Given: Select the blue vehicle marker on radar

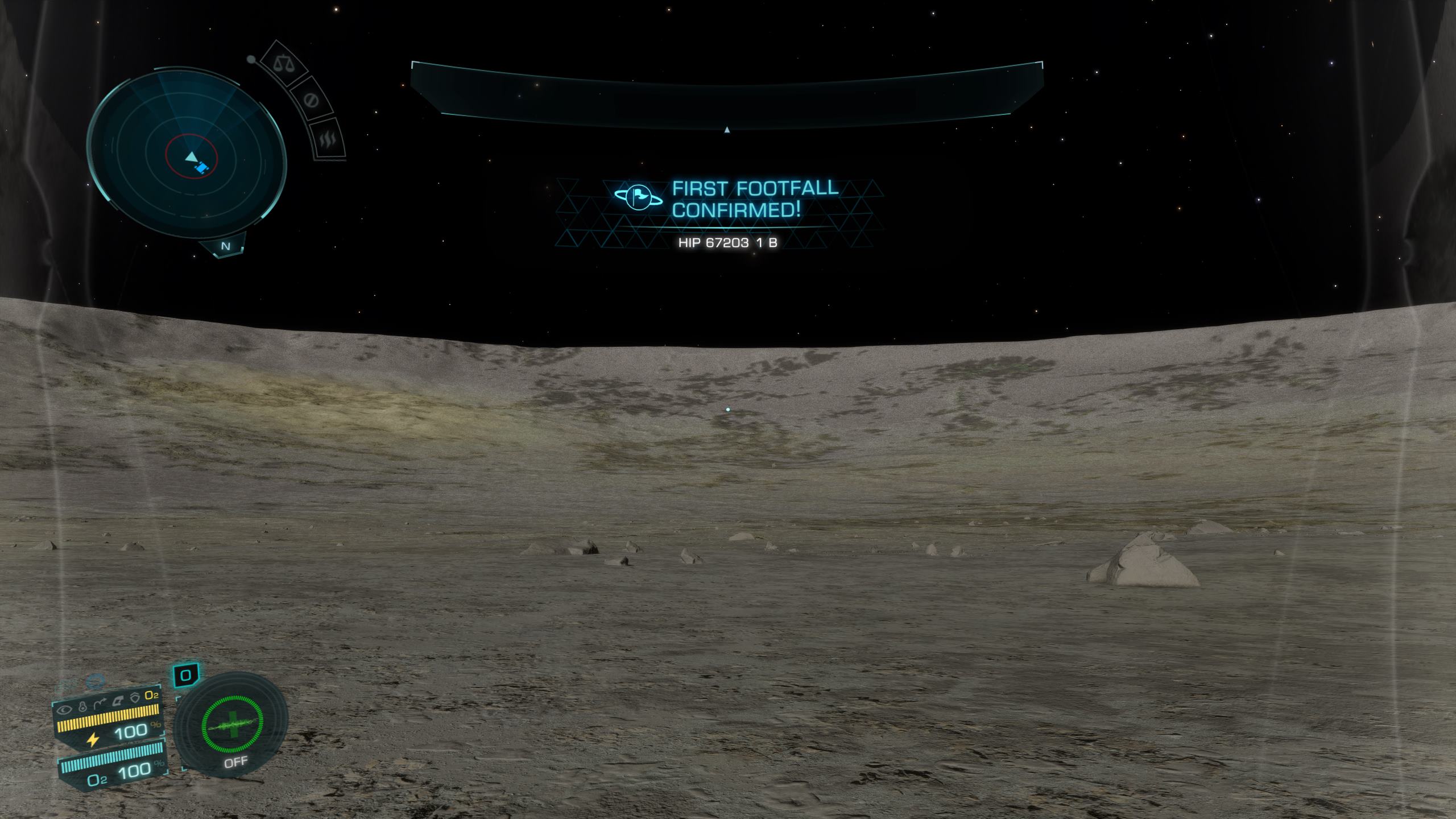Looking at the screenshot, I should point(202,168).
